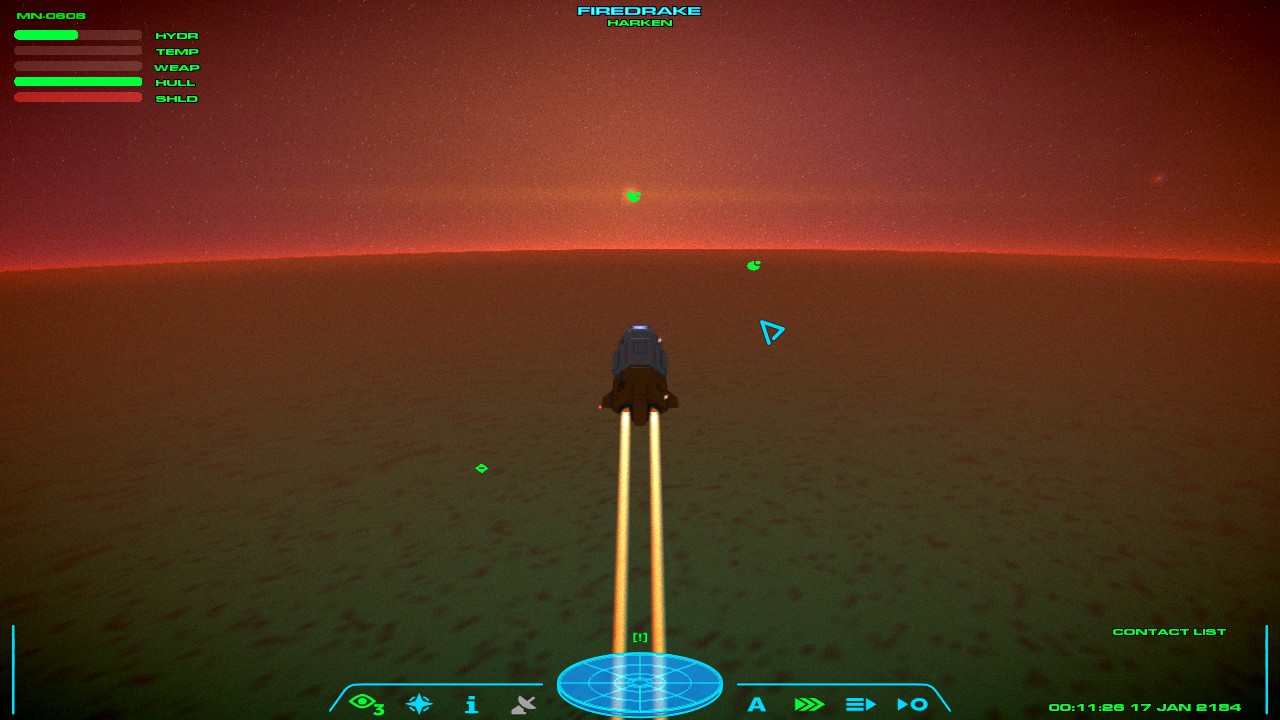
Task: Select the arrow-to-circle target icon
Action: click(x=912, y=704)
